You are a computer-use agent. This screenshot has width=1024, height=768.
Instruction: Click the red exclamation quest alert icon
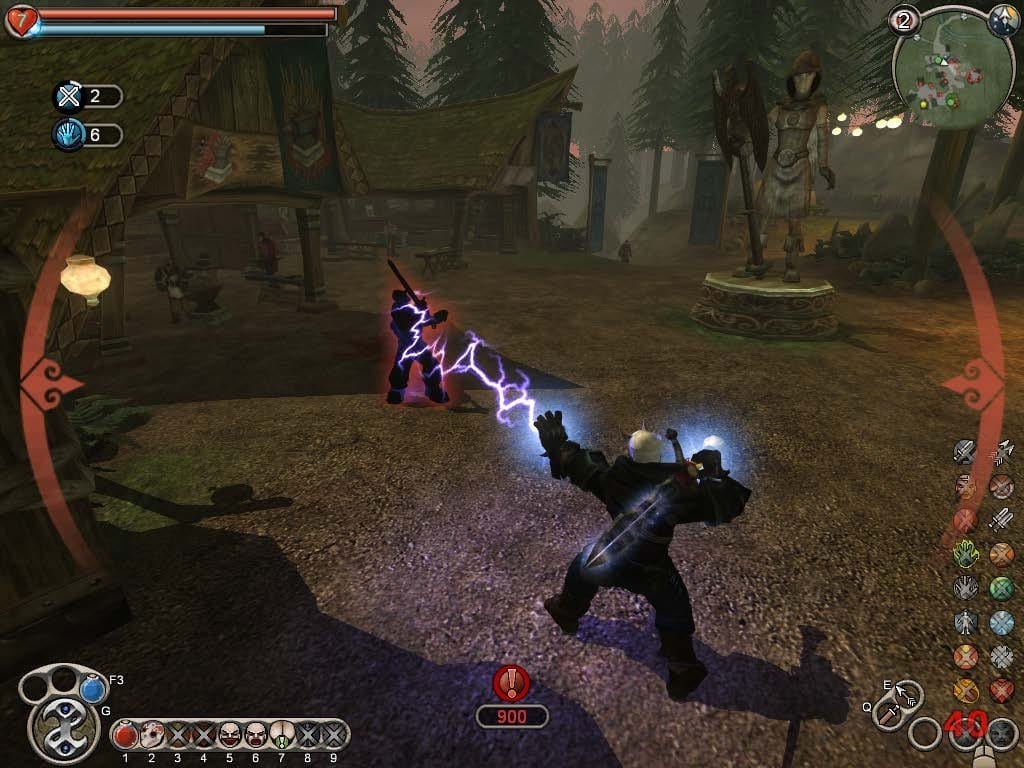click(x=511, y=683)
